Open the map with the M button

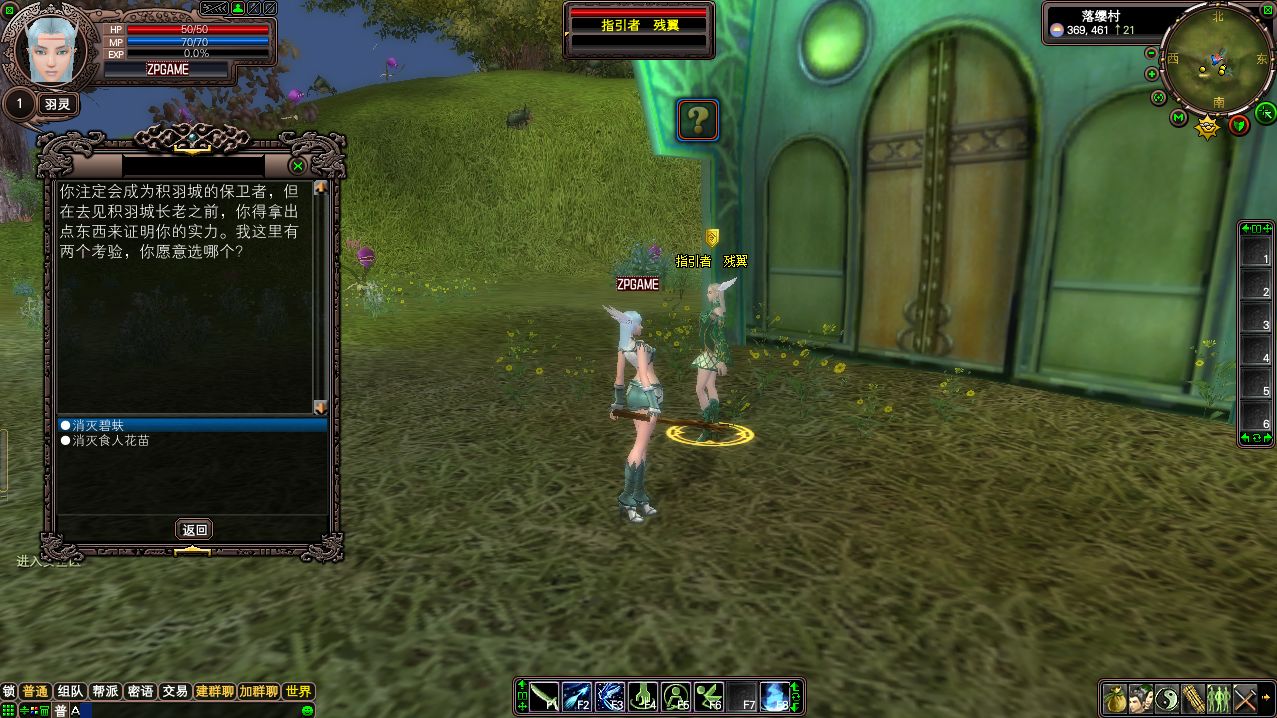click(1178, 119)
